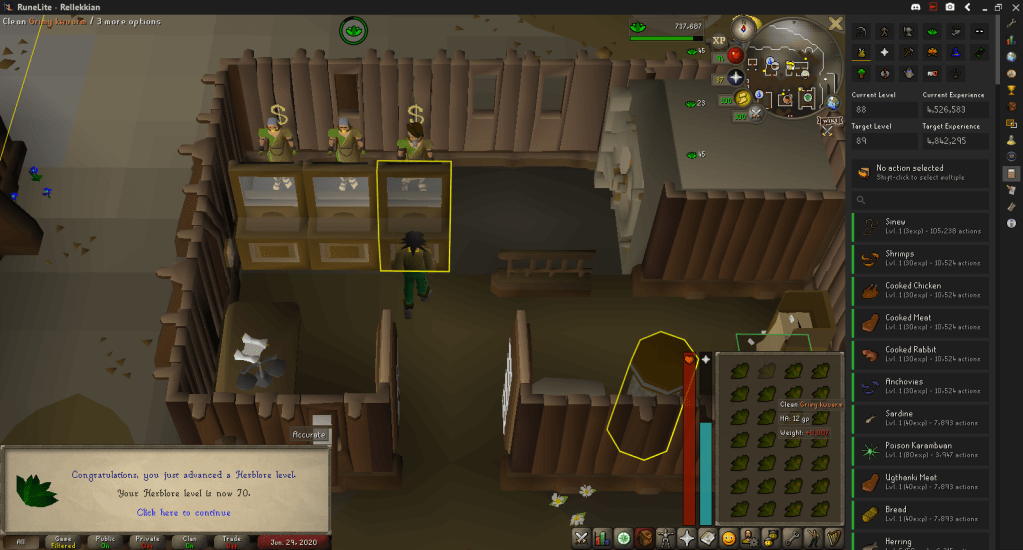Click the Target Level field

pyautogui.click(x=882, y=141)
